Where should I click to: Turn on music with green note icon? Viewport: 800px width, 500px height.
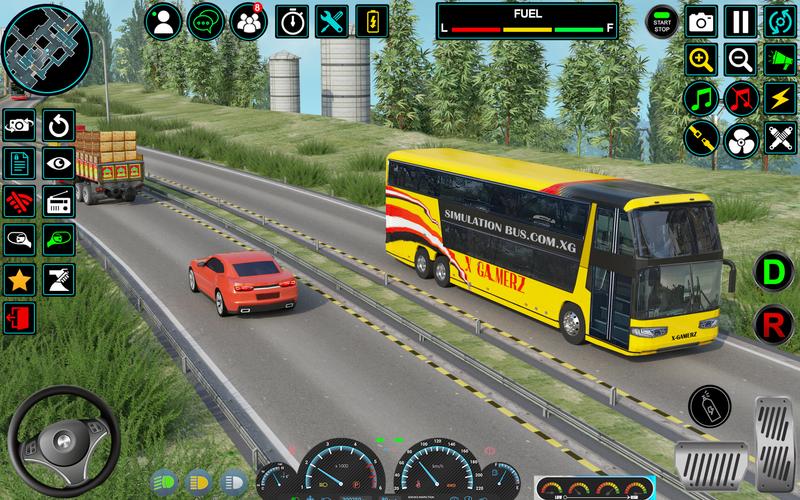[702, 98]
